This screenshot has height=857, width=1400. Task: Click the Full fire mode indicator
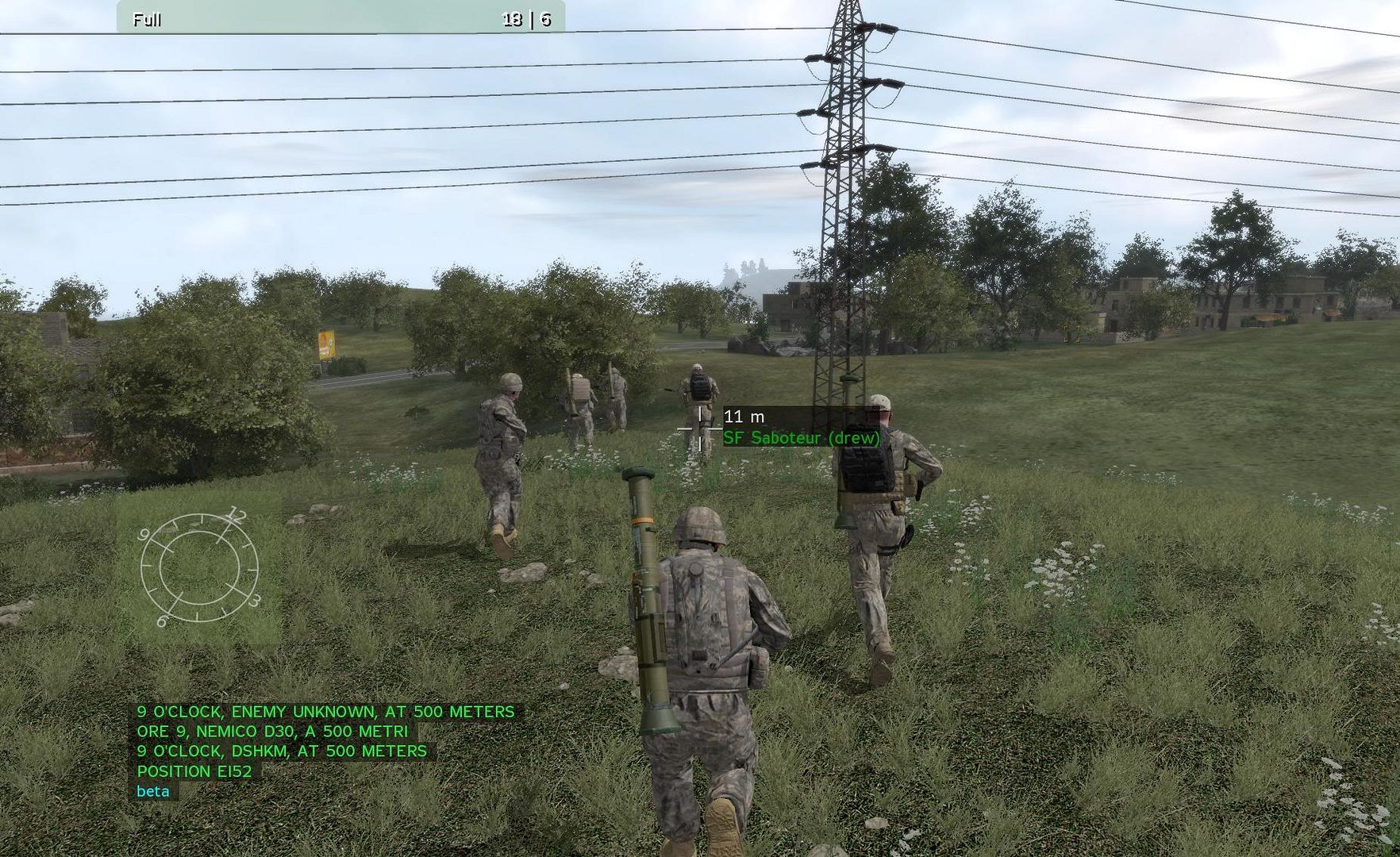147,20
